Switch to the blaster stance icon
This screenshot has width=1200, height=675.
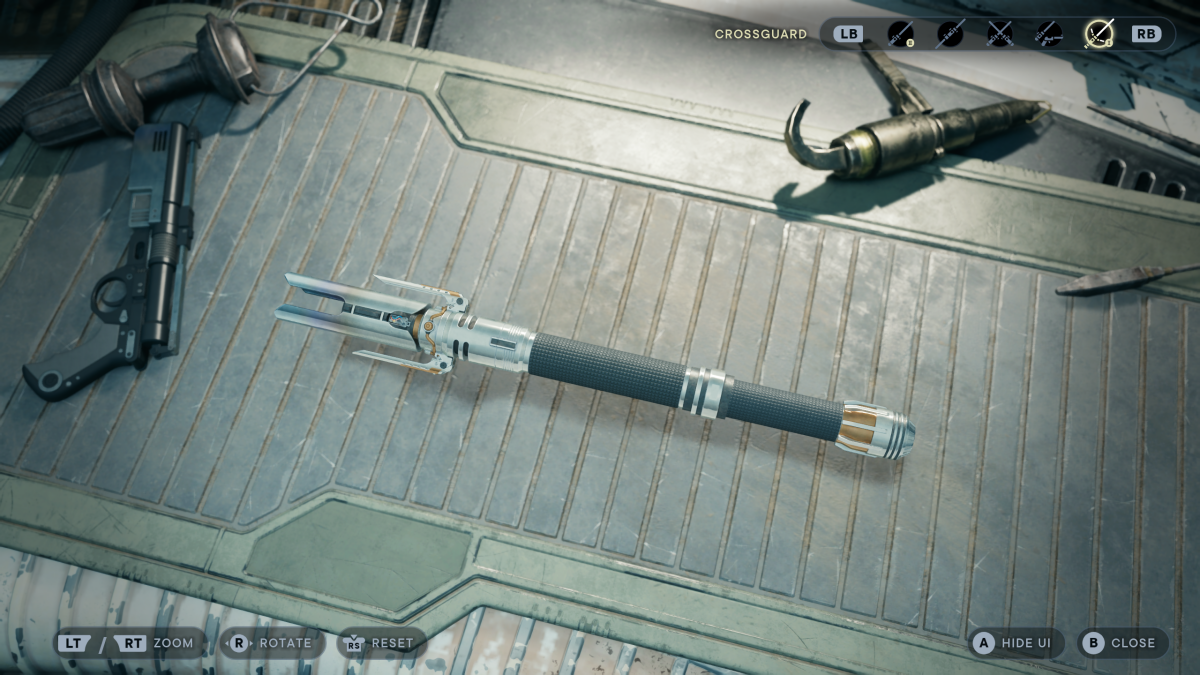(1048, 34)
